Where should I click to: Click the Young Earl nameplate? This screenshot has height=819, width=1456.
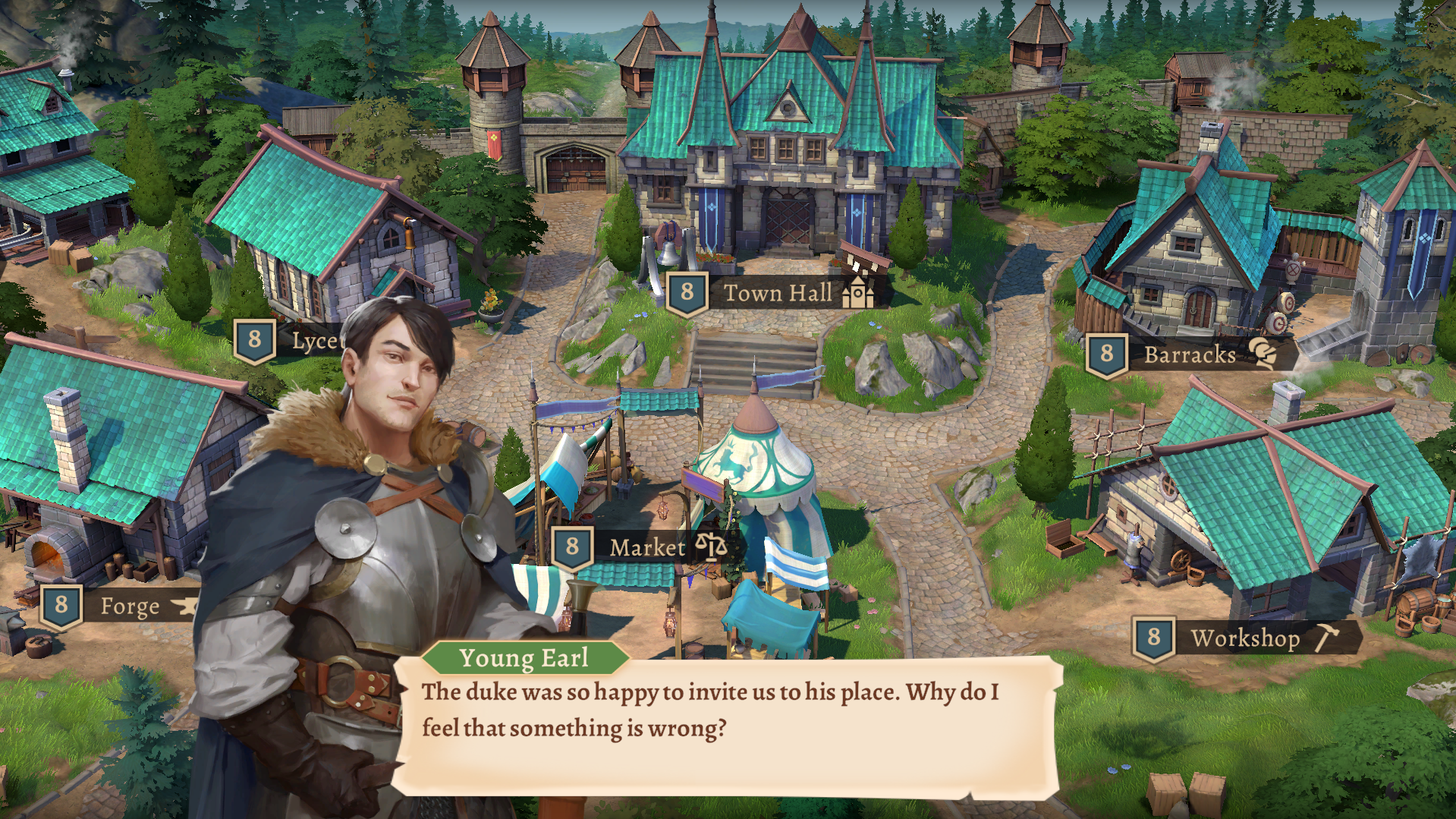point(526,658)
